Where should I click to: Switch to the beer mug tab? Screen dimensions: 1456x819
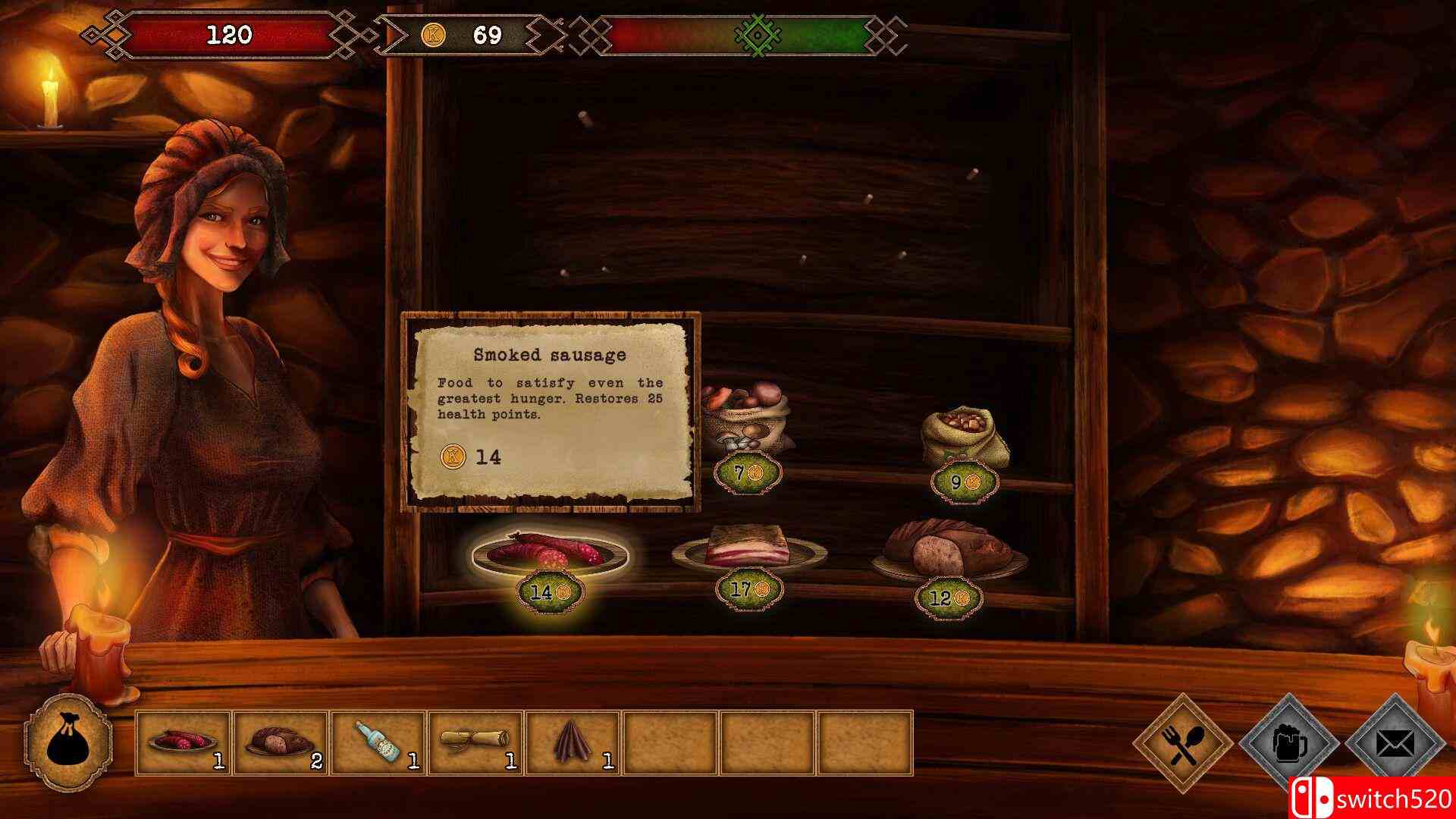pos(1288,743)
